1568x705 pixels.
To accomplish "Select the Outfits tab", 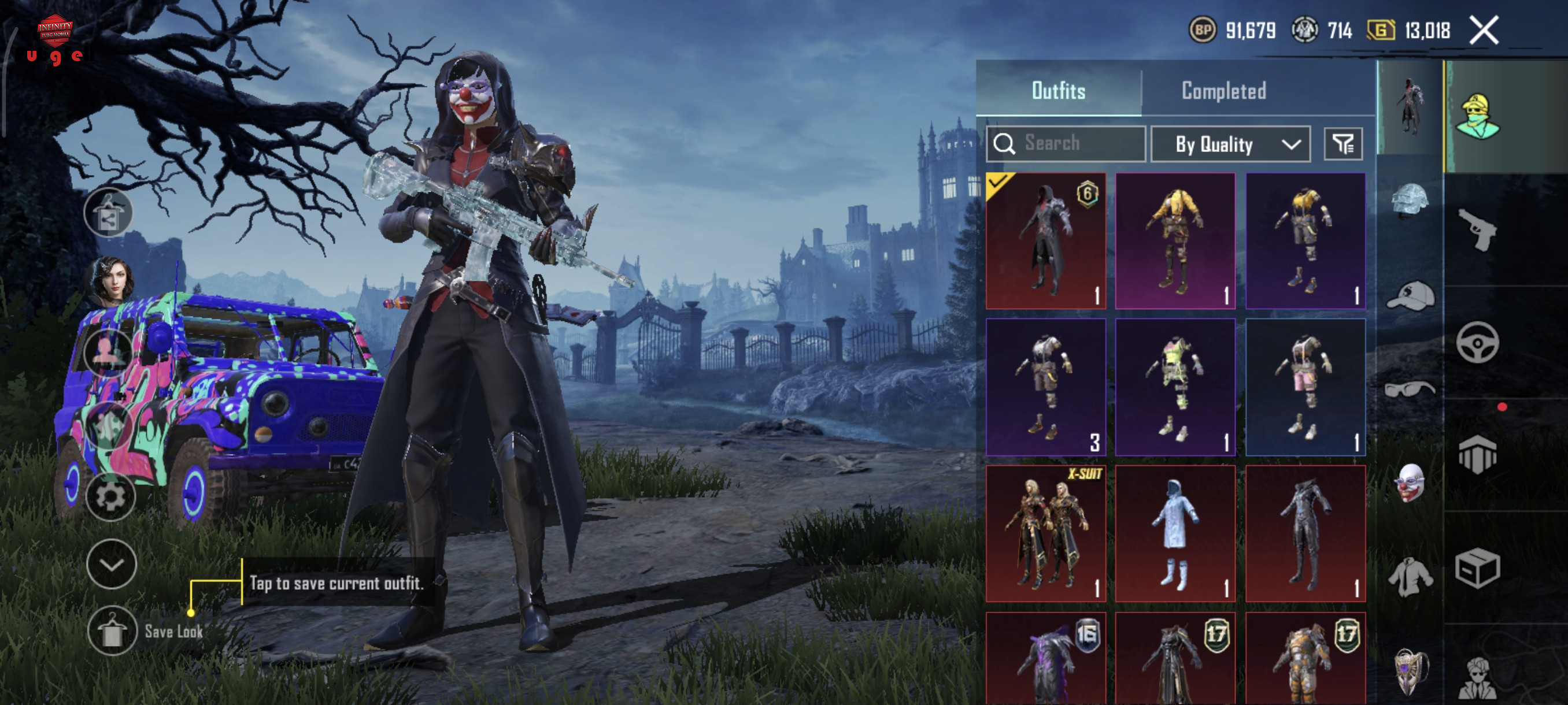I will coord(1058,91).
